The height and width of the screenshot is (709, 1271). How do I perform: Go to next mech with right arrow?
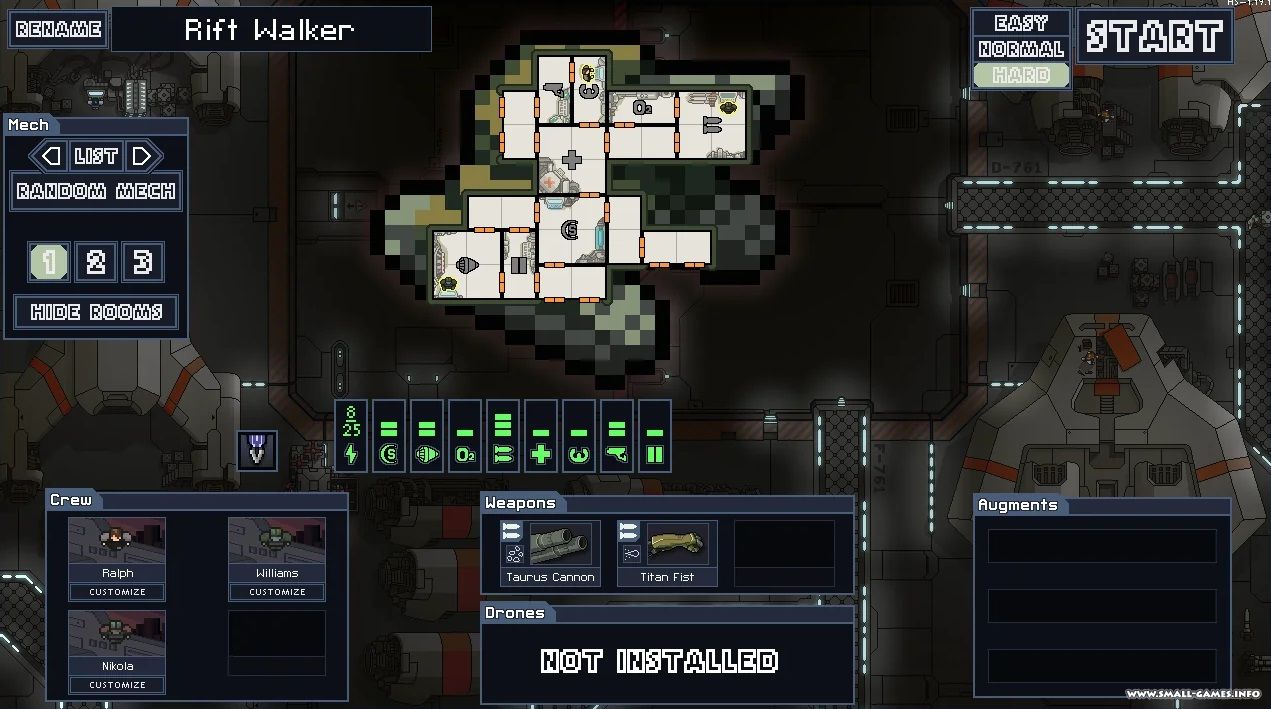pyautogui.click(x=143, y=156)
